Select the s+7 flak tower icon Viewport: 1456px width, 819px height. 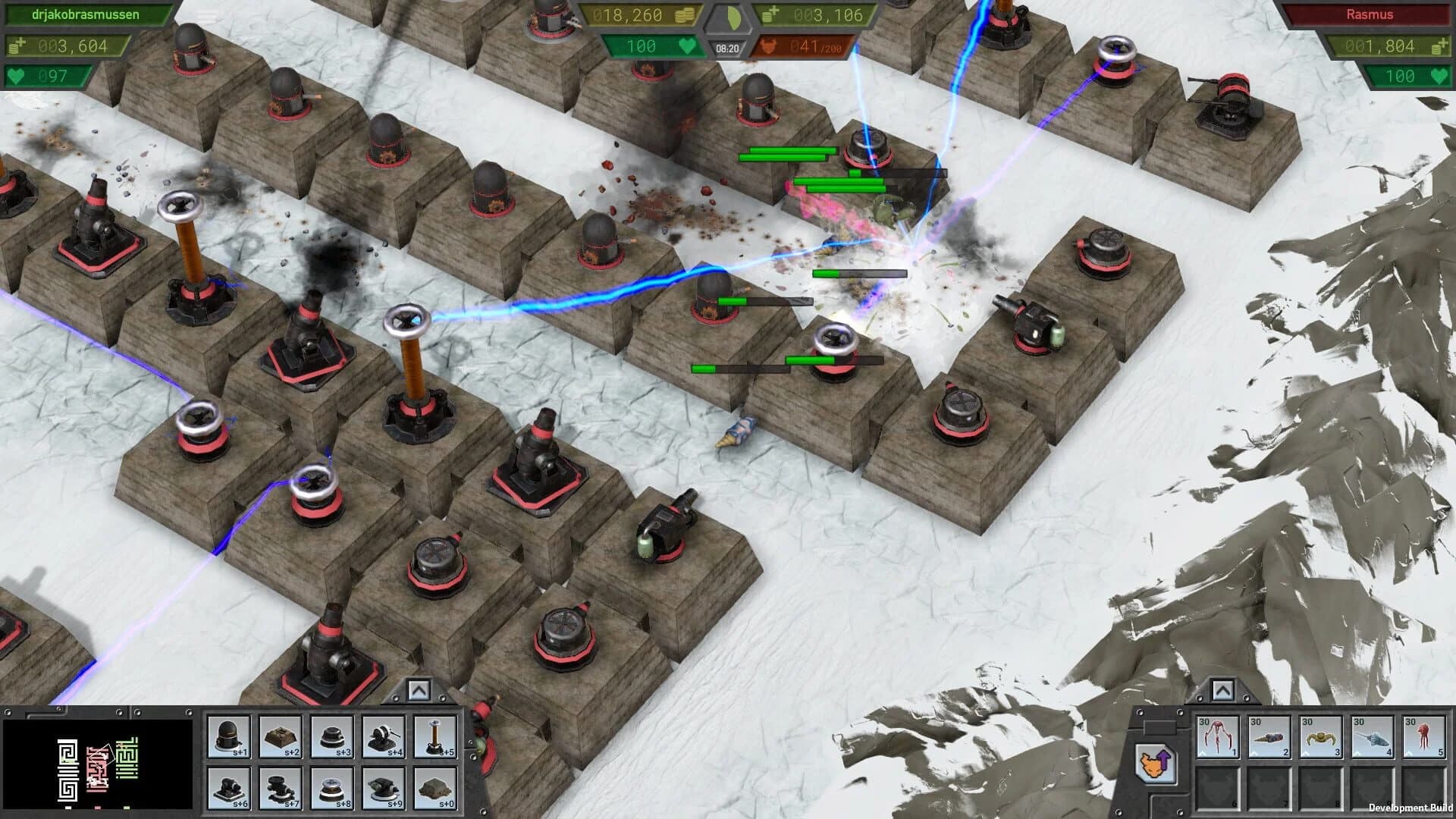point(279,789)
